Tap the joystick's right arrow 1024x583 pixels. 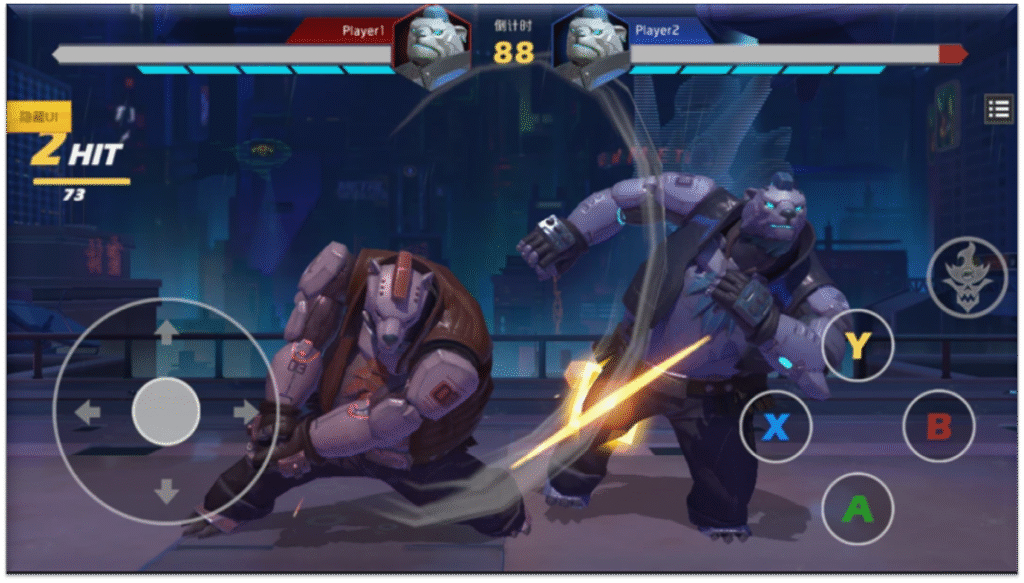click(245, 411)
